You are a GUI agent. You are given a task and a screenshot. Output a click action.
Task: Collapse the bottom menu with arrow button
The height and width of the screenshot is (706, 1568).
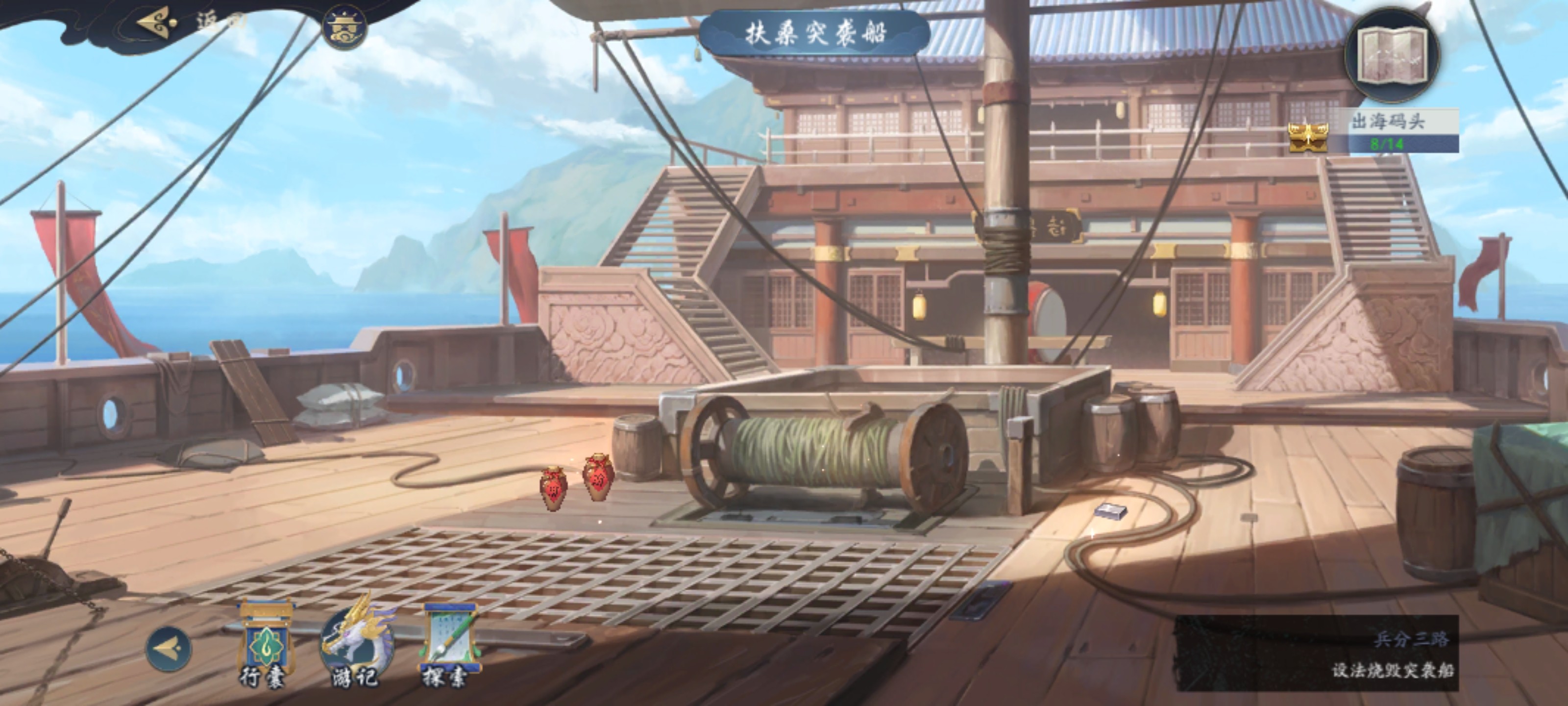coord(169,649)
